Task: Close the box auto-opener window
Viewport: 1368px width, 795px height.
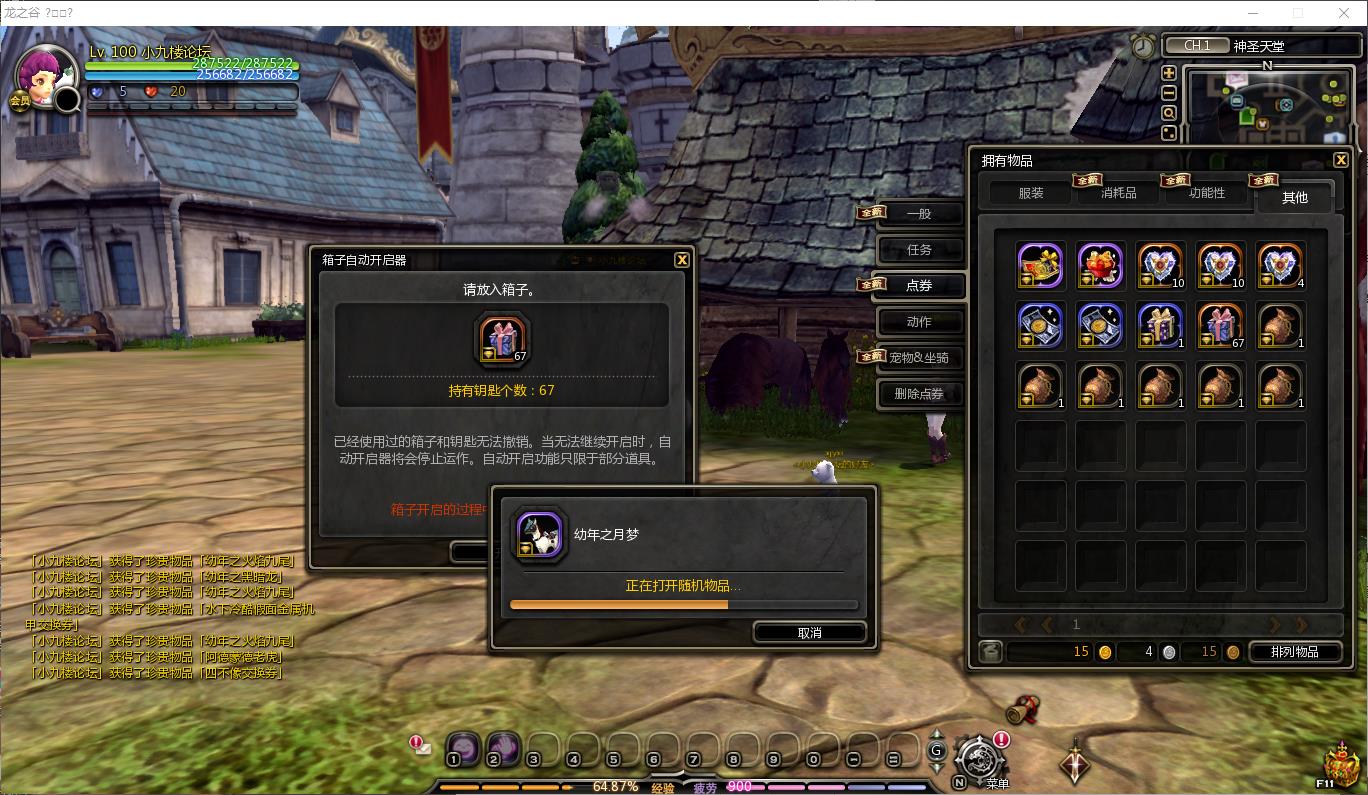Action: tap(681, 260)
